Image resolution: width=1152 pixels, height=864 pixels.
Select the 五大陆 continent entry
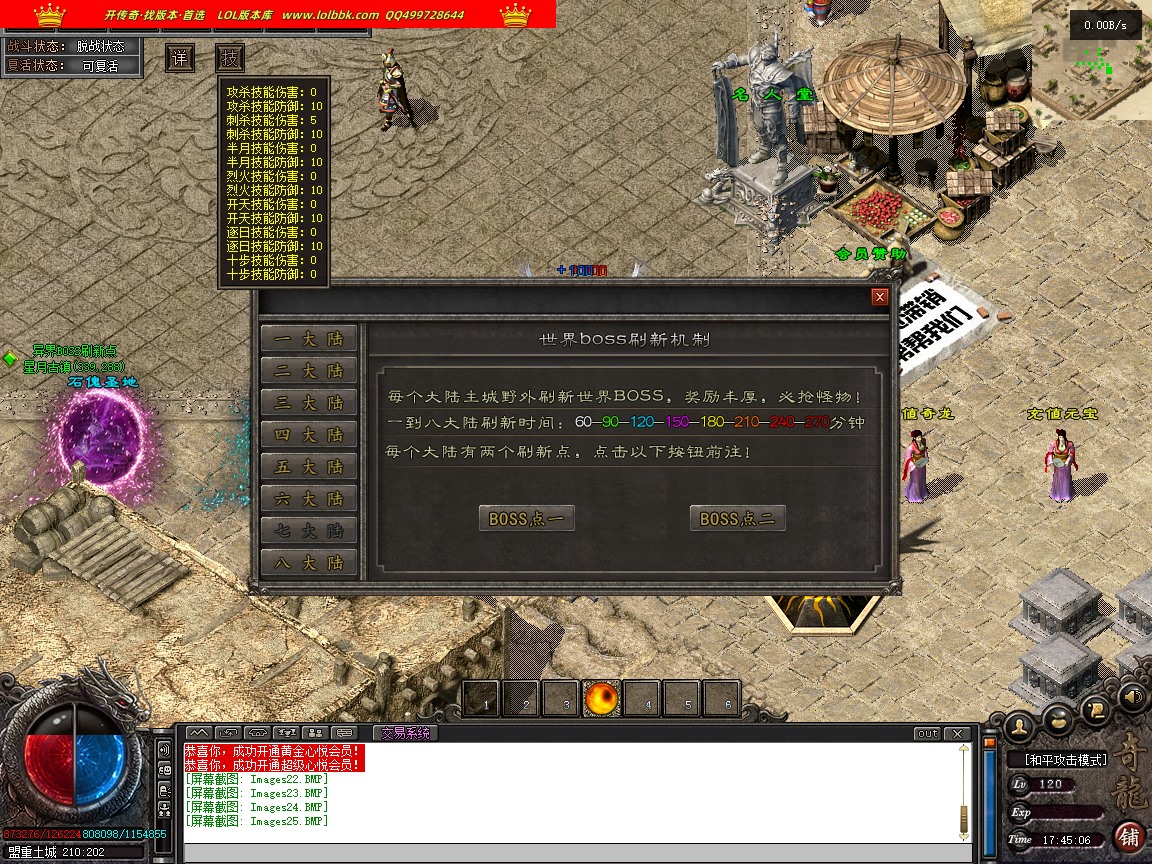click(308, 467)
